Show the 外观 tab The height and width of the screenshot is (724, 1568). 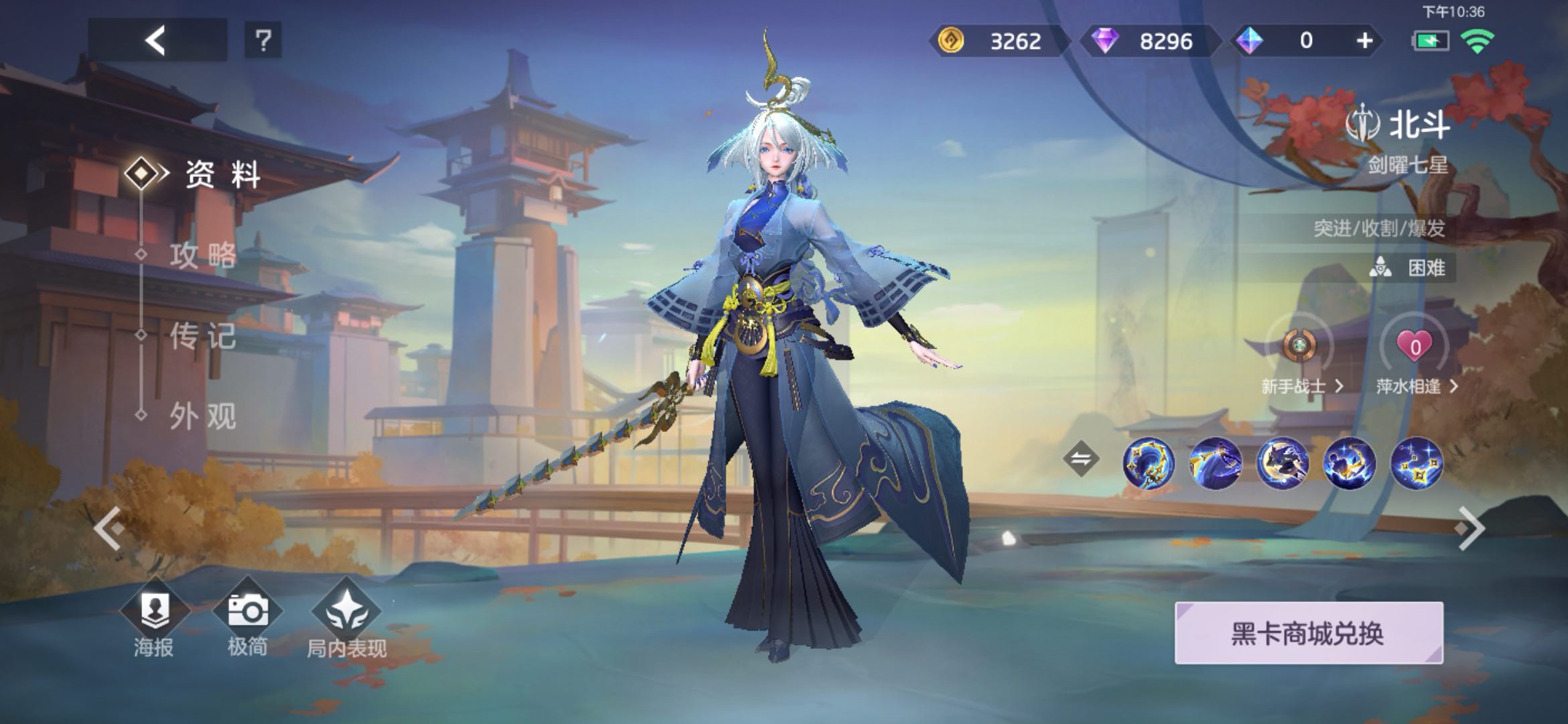(x=202, y=416)
